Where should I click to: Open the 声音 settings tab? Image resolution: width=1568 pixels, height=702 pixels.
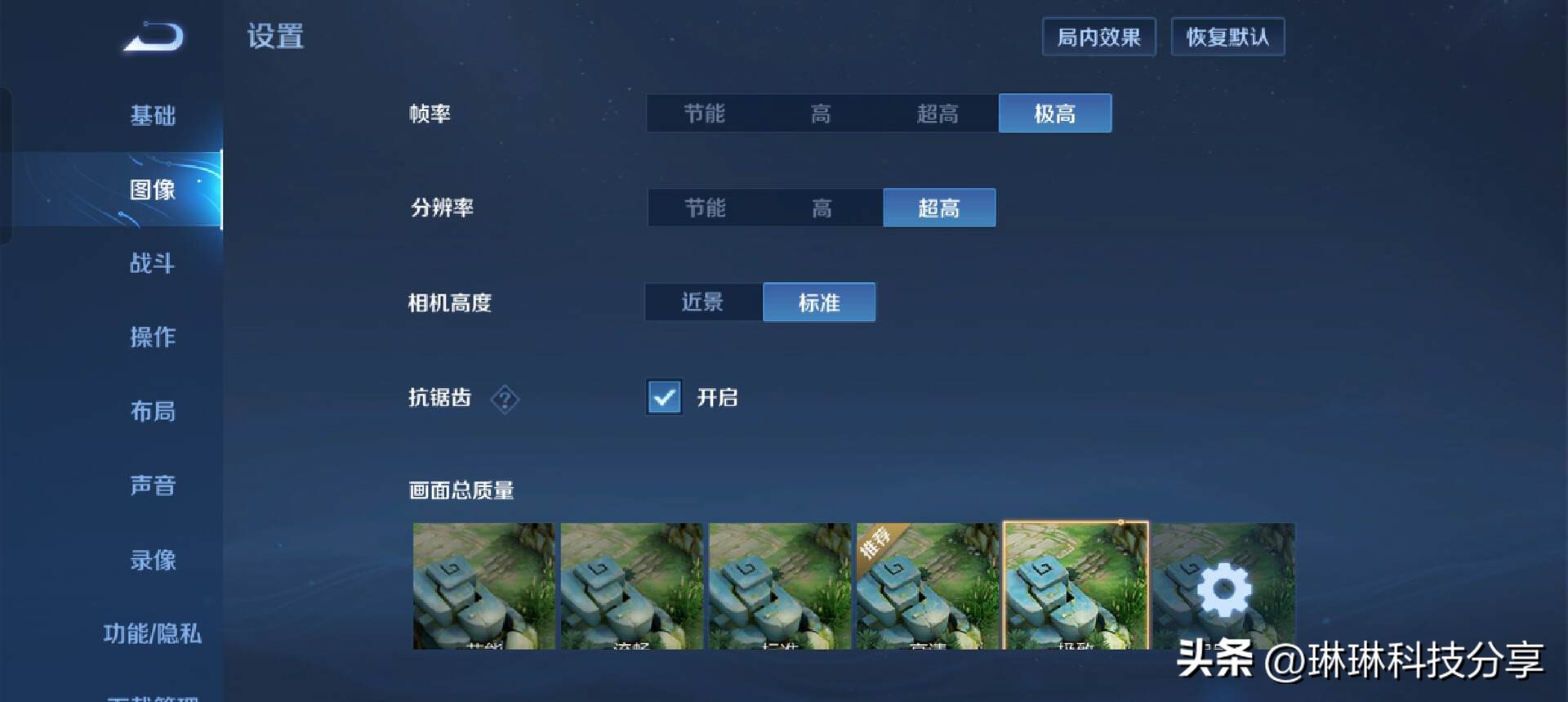click(x=152, y=485)
